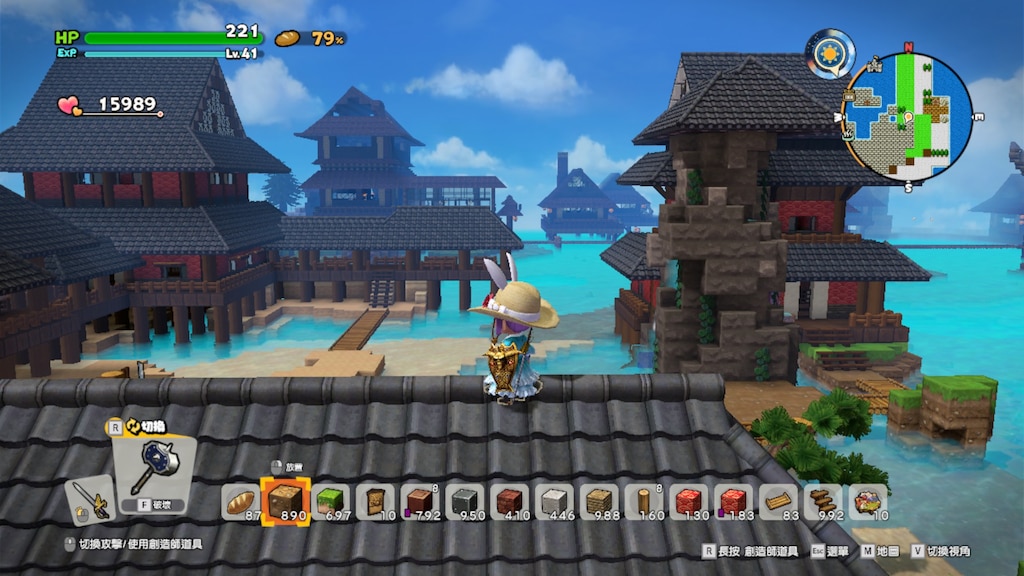
Task: Select the white block with 446 count
Action: pyautogui.click(x=554, y=501)
